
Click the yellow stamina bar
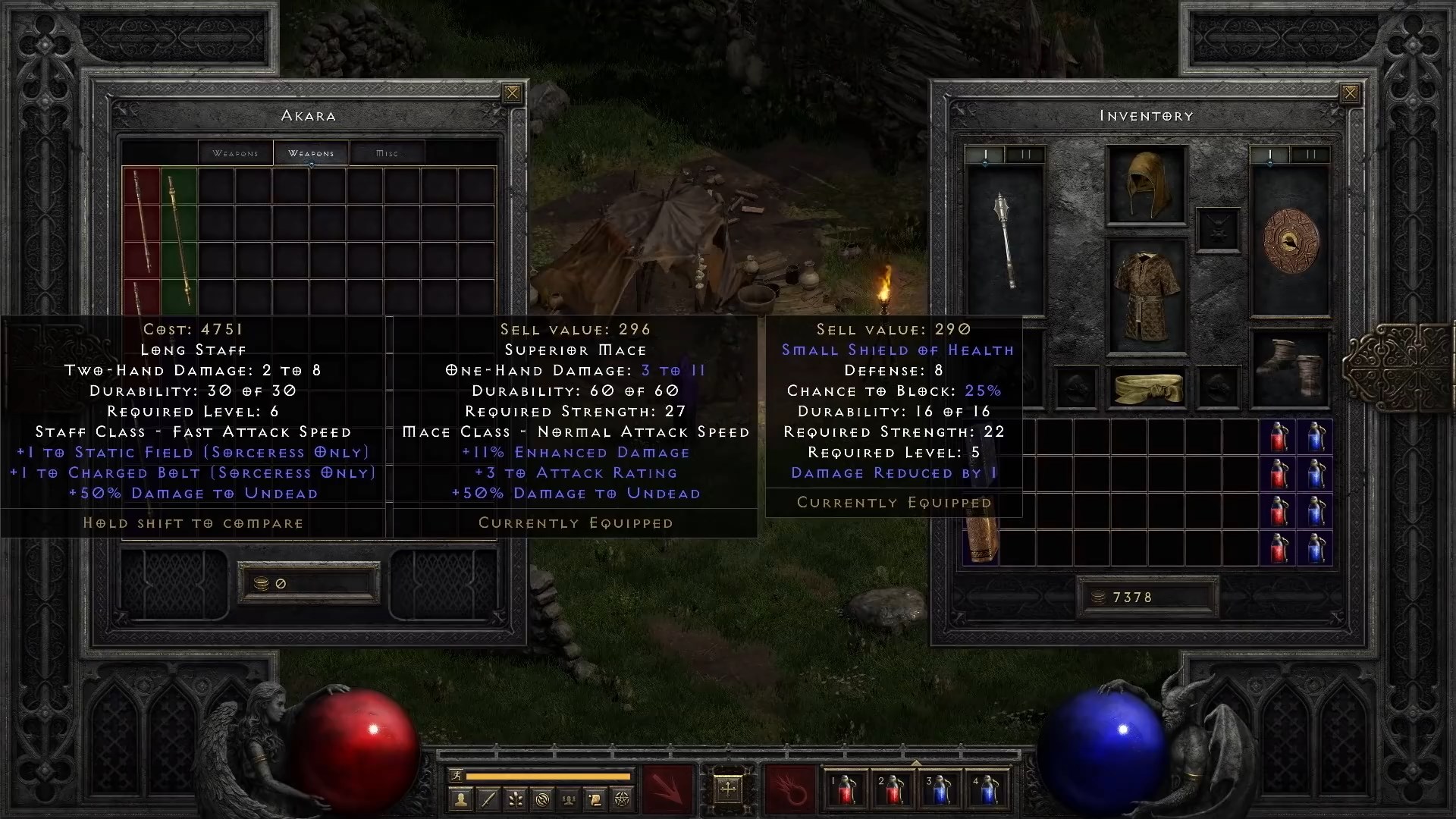550,777
